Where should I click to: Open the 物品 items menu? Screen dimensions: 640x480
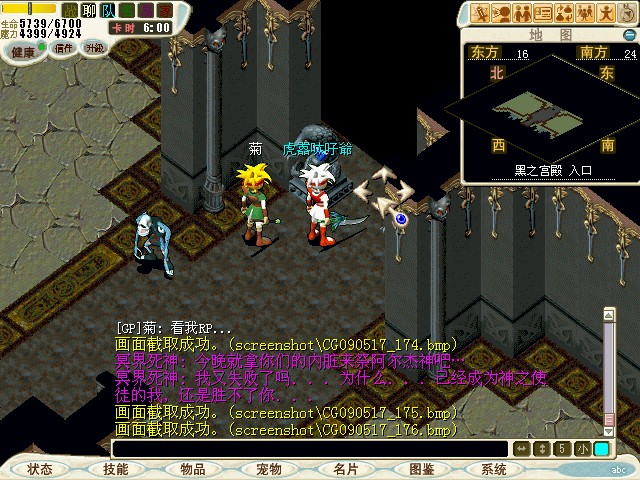192,469
